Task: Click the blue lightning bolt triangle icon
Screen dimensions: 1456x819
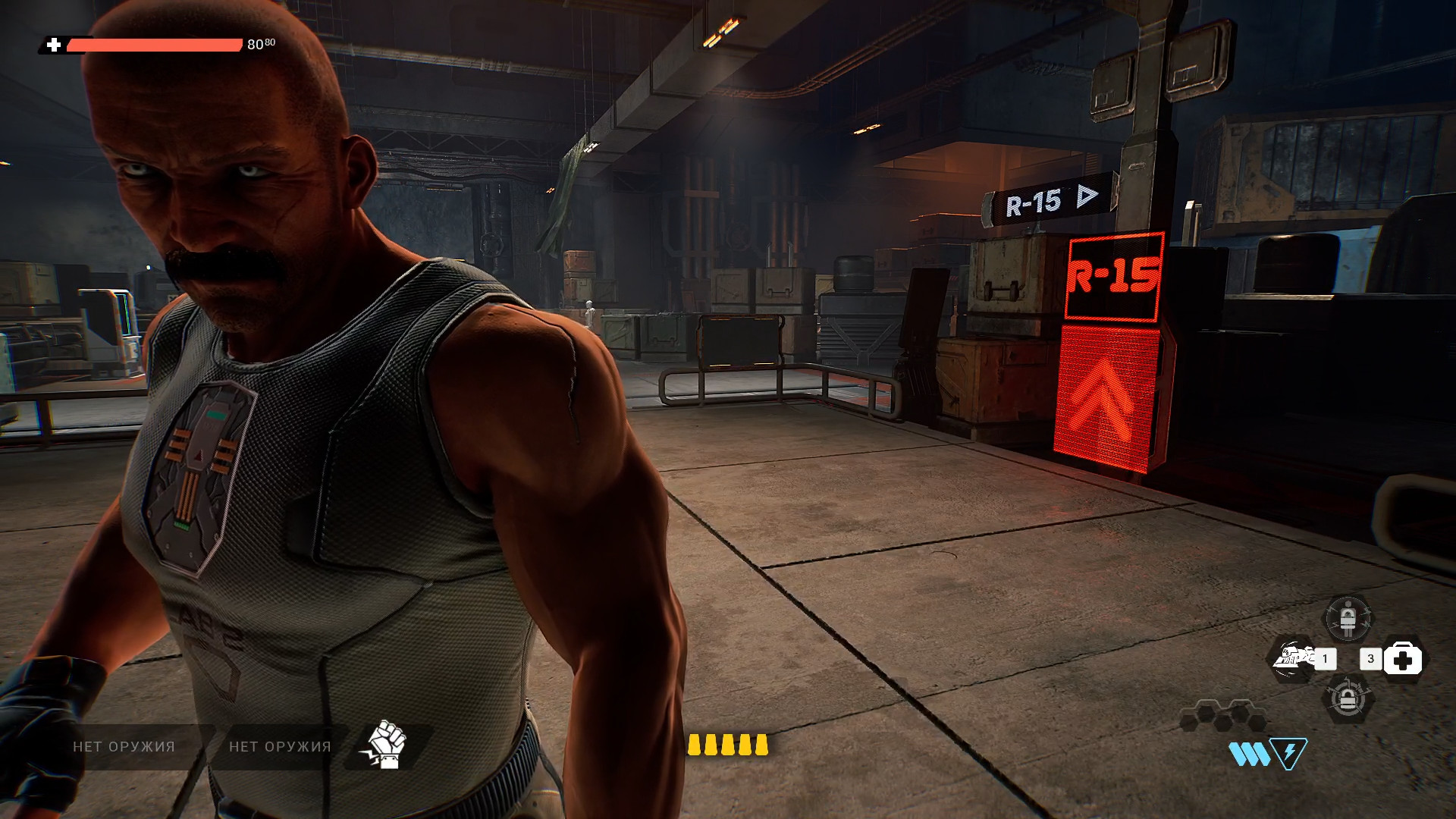Action: (1288, 753)
